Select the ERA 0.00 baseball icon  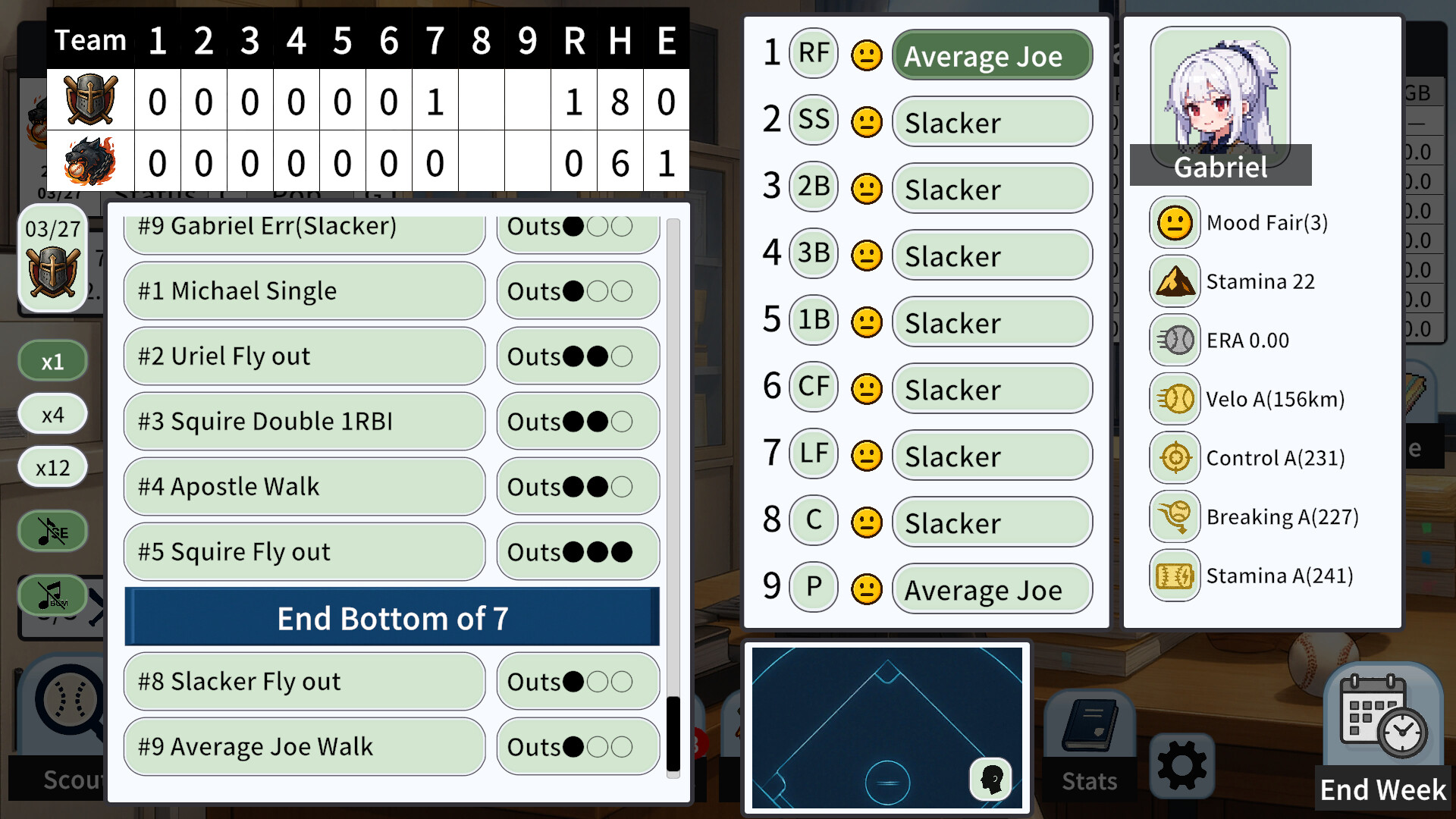click(x=1174, y=340)
